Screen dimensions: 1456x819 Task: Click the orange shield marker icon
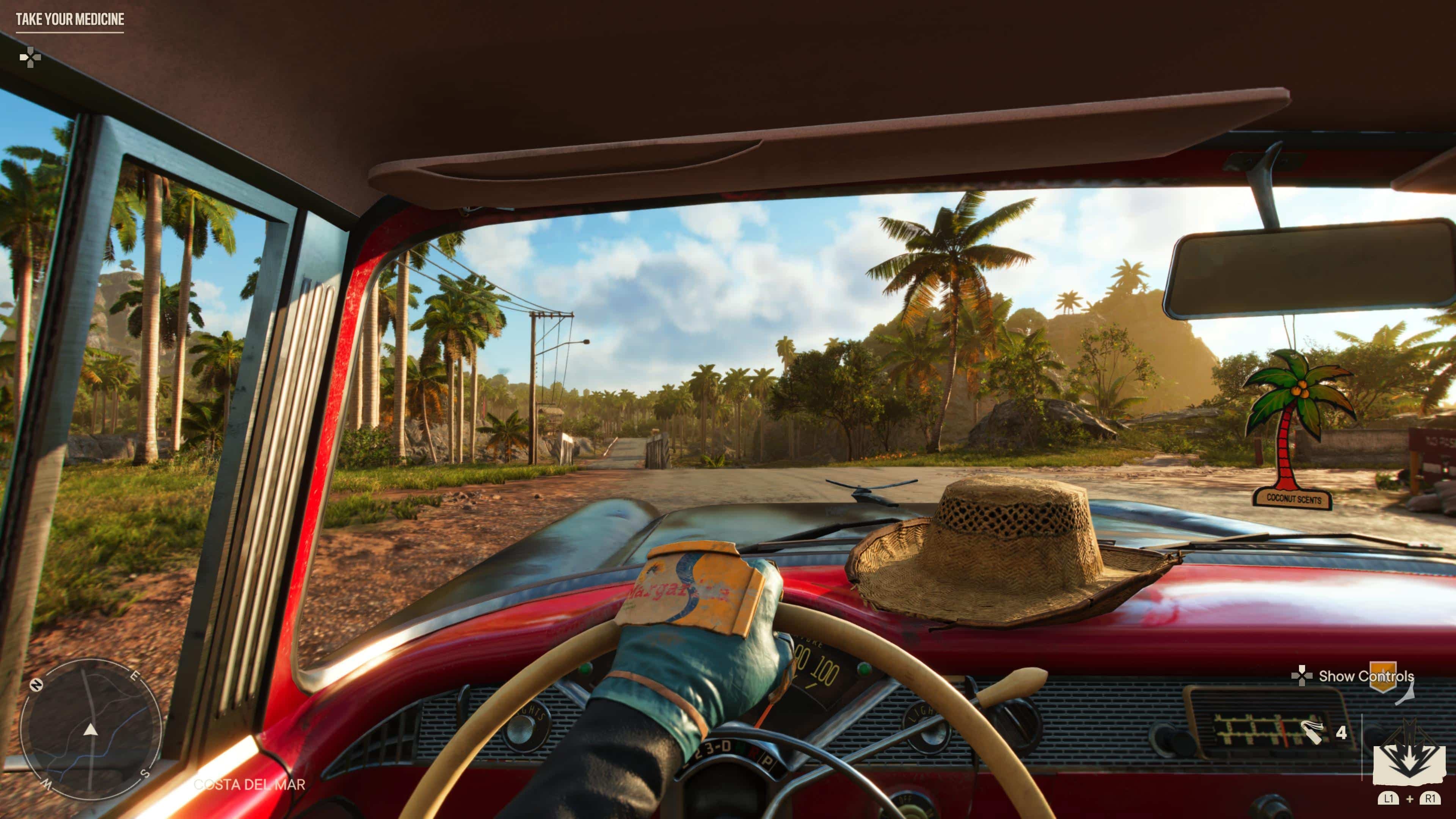tap(1382, 676)
